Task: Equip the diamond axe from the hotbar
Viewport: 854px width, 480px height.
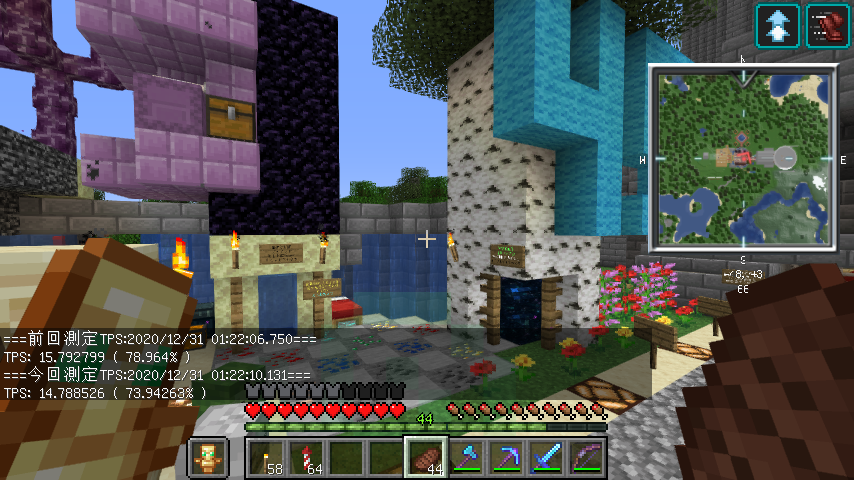Action: (x=465, y=458)
